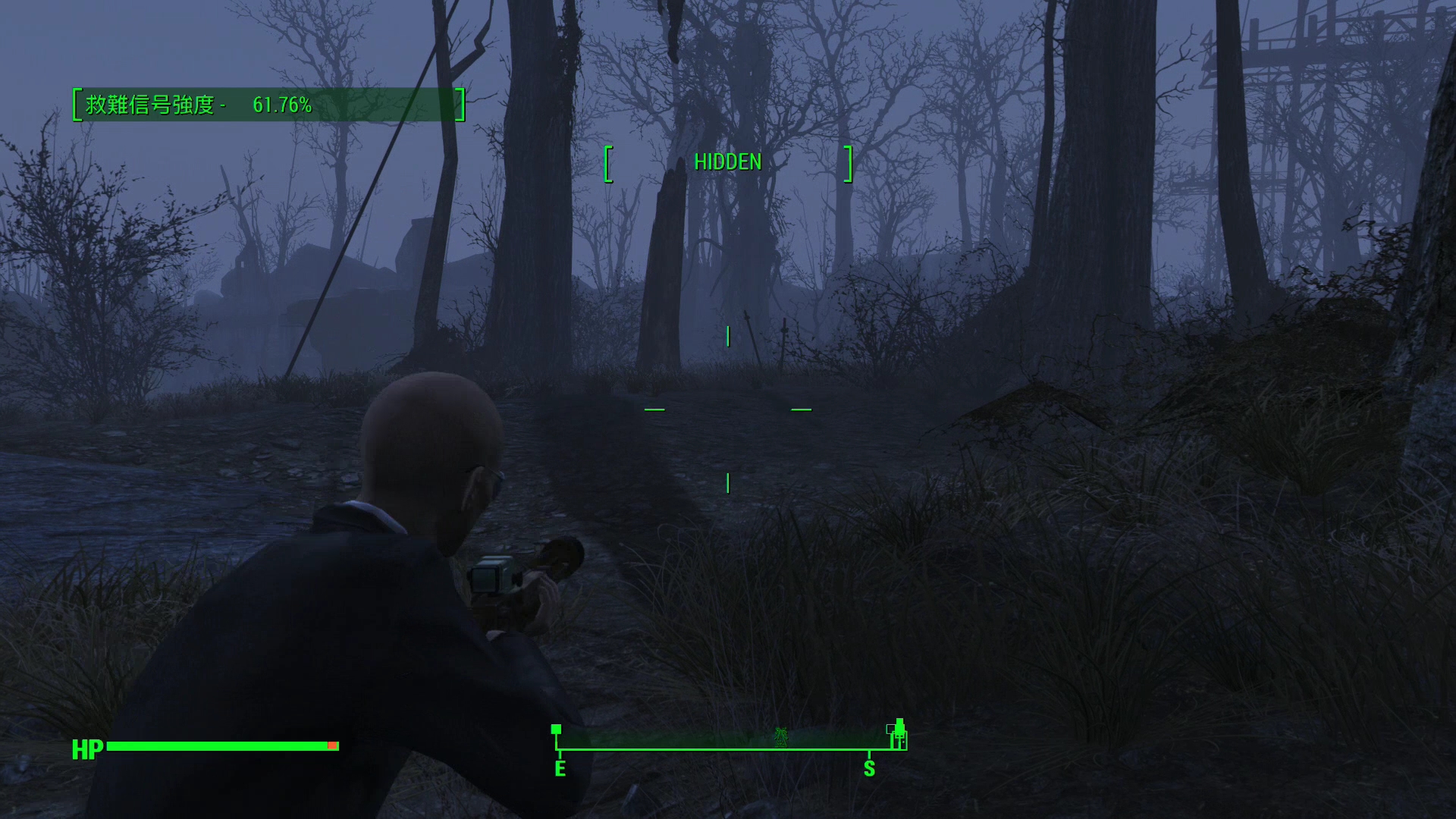
Task: Select the distress signal strength tracker
Action: (268, 105)
